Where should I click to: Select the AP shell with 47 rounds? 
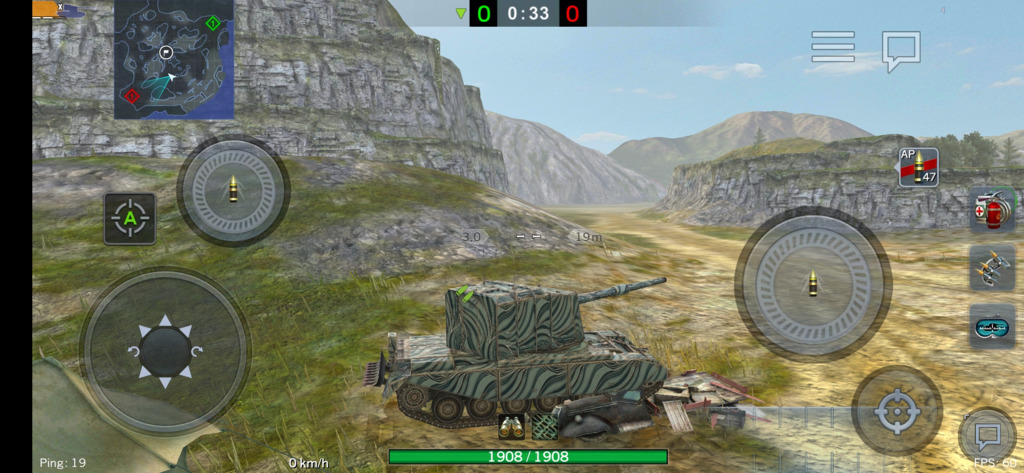click(x=918, y=167)
